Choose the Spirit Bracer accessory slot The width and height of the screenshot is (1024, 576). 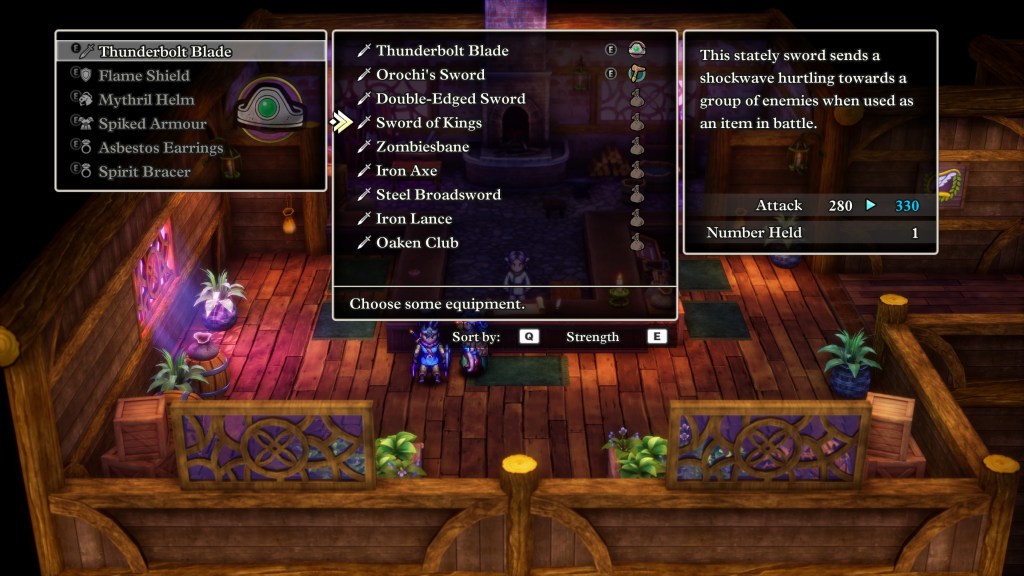pyautogui.click(x=144, y=171)
